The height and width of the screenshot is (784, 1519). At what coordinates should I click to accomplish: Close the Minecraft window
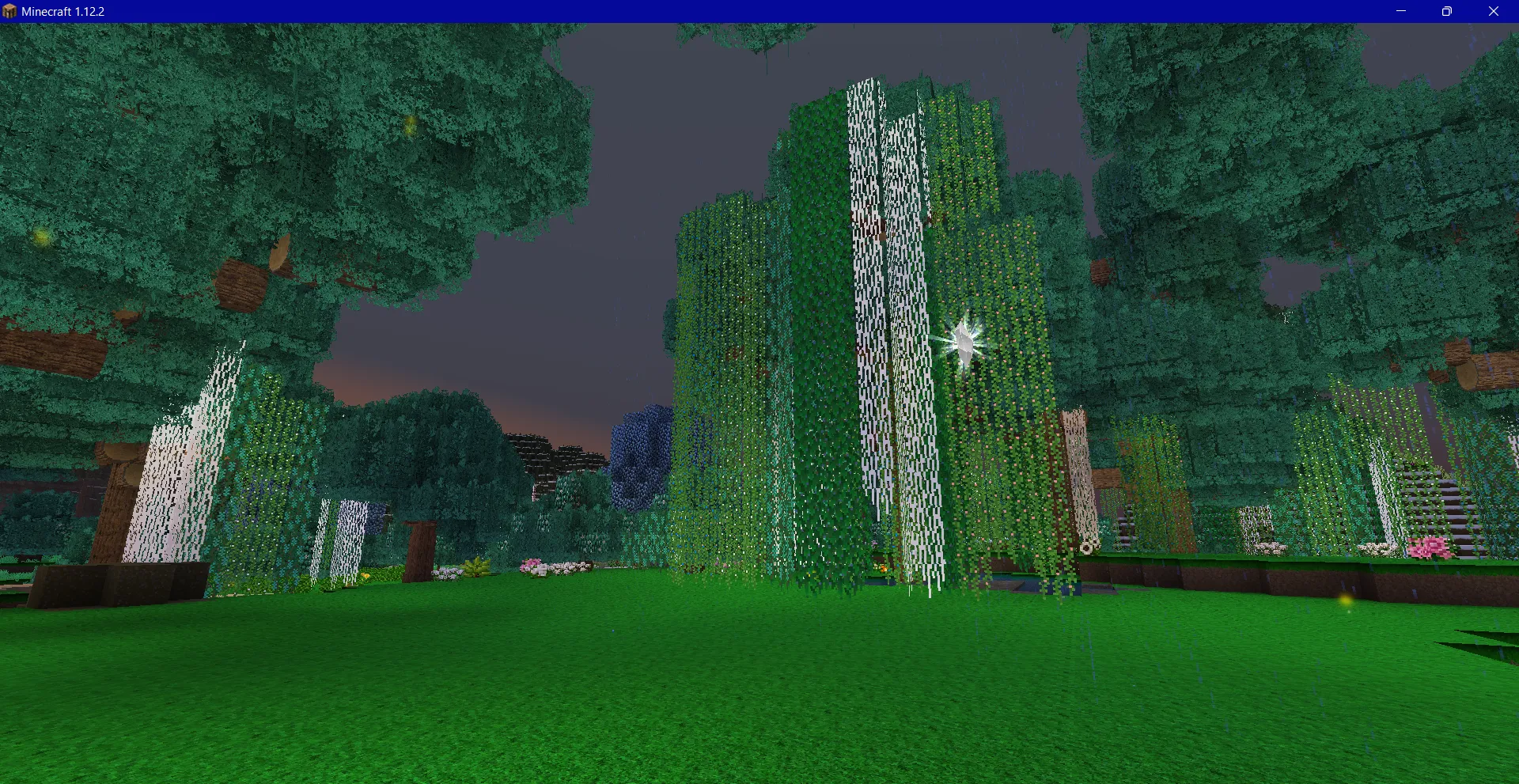point(1494,11)
